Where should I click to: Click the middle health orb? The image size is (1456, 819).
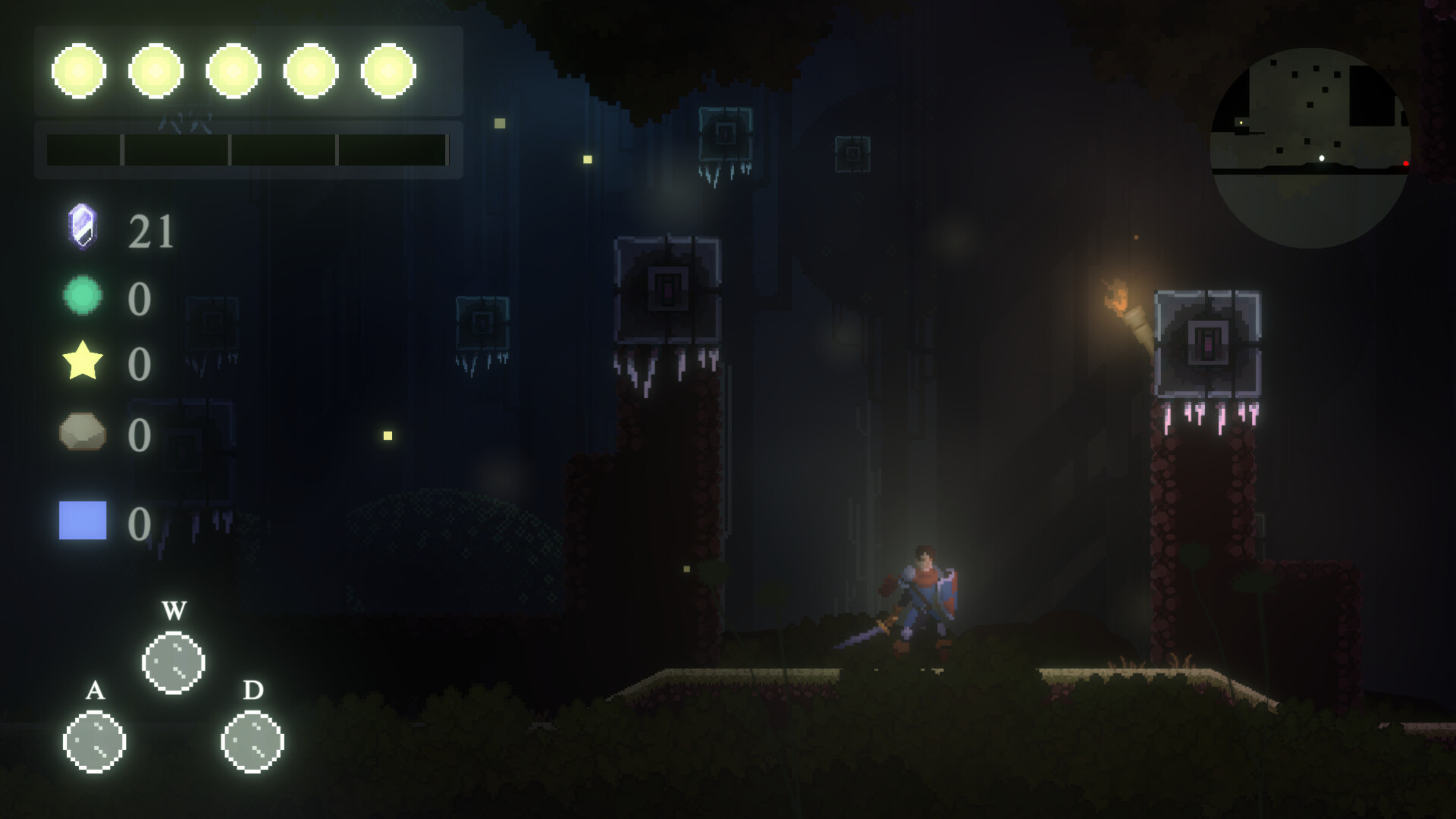[234, 70]
